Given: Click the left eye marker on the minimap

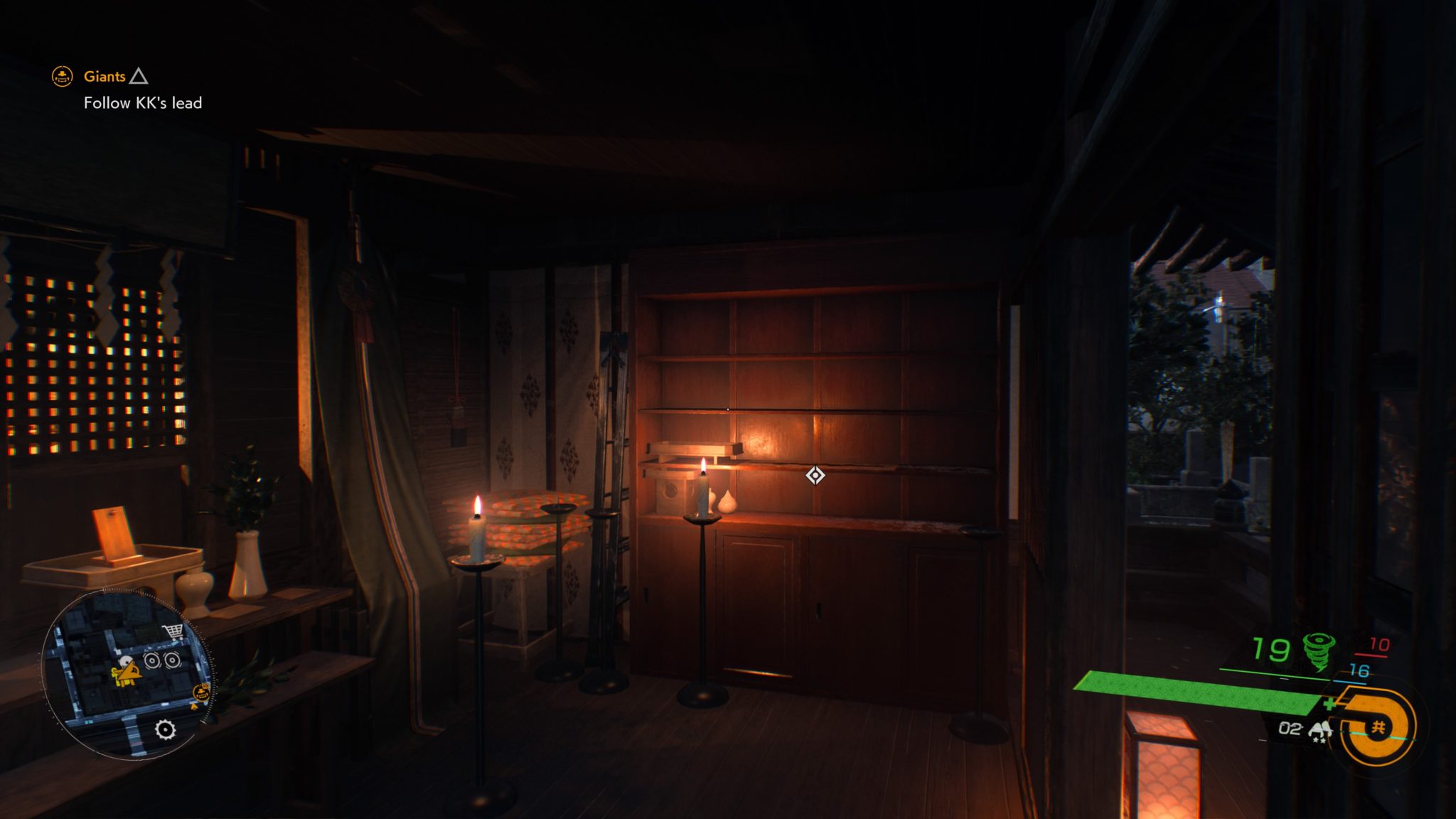Looking at the screenshot, I should 152,661.
